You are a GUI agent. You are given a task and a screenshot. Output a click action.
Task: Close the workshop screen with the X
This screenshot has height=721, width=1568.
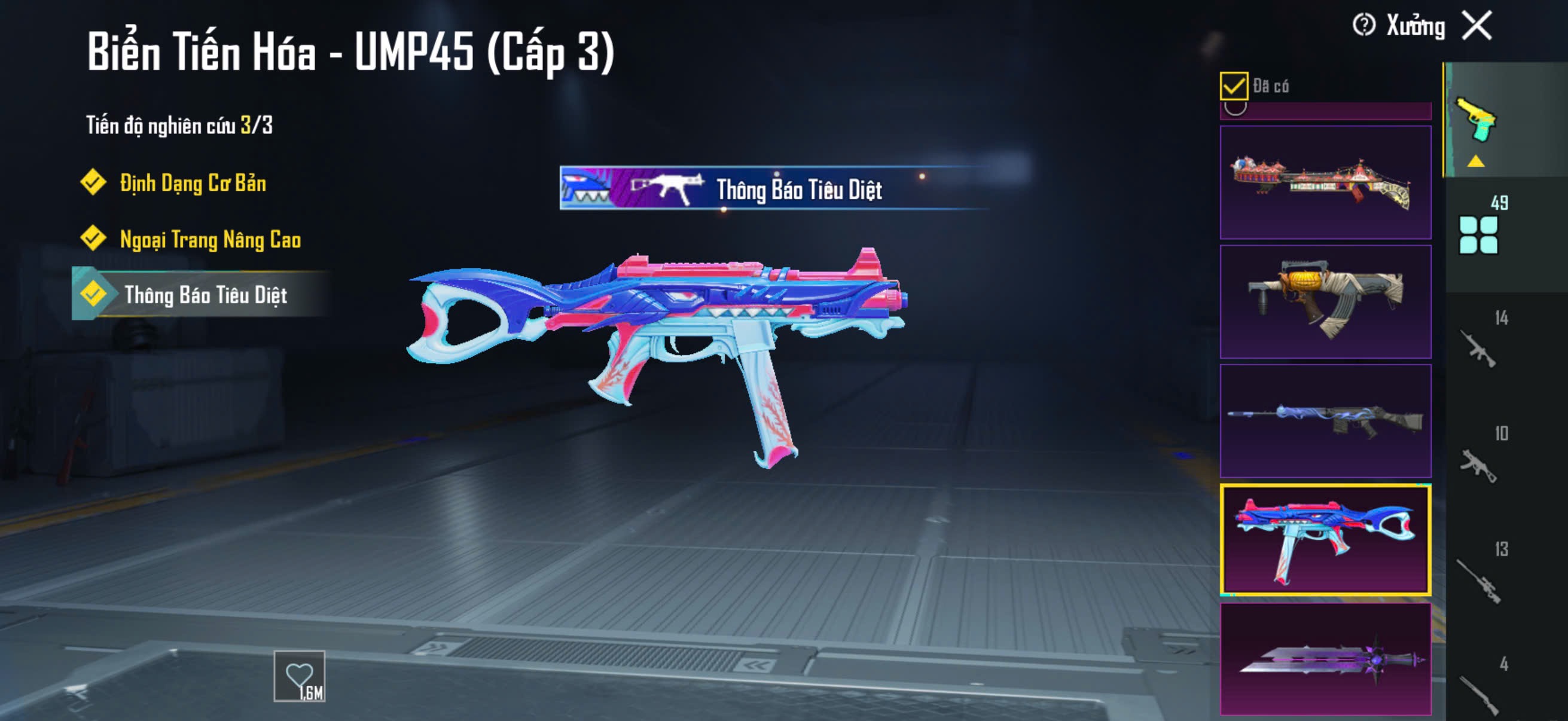(x=1477, y=26)
